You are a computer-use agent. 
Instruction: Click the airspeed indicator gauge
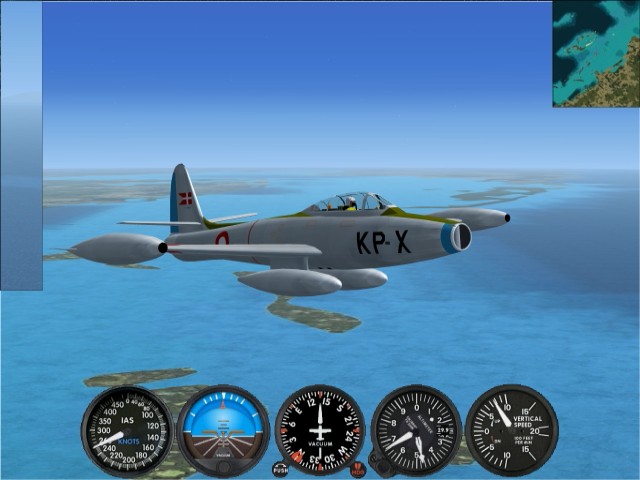127,431
